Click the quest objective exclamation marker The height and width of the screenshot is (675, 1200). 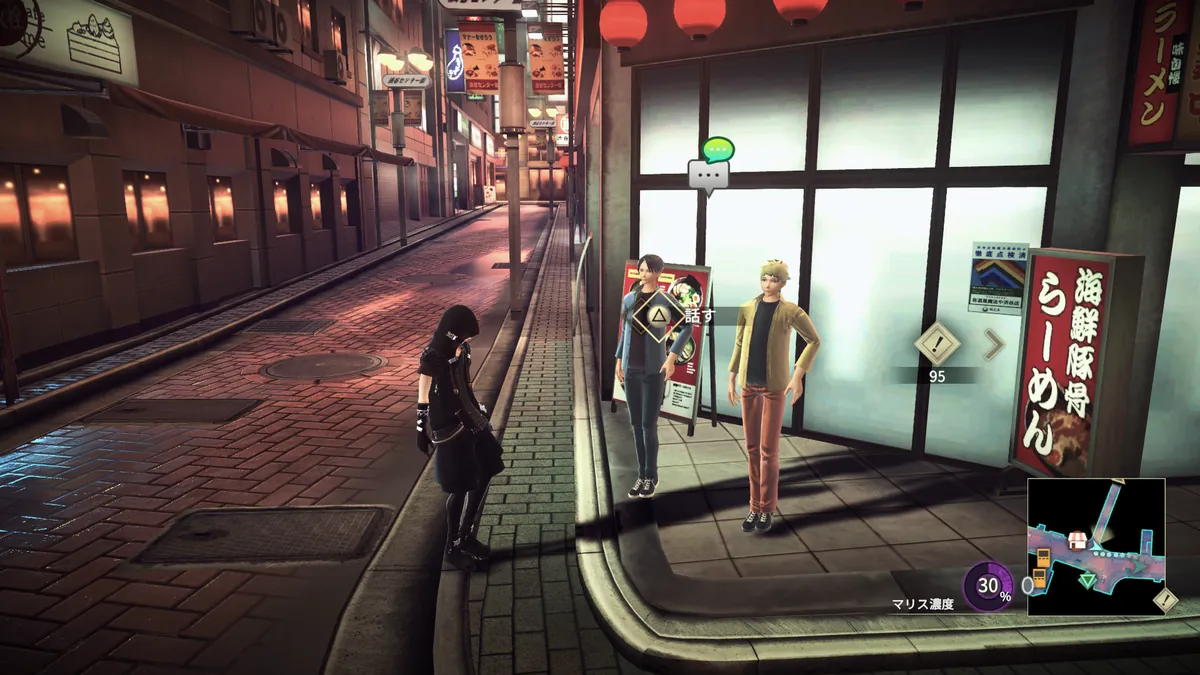coord(937,344)
